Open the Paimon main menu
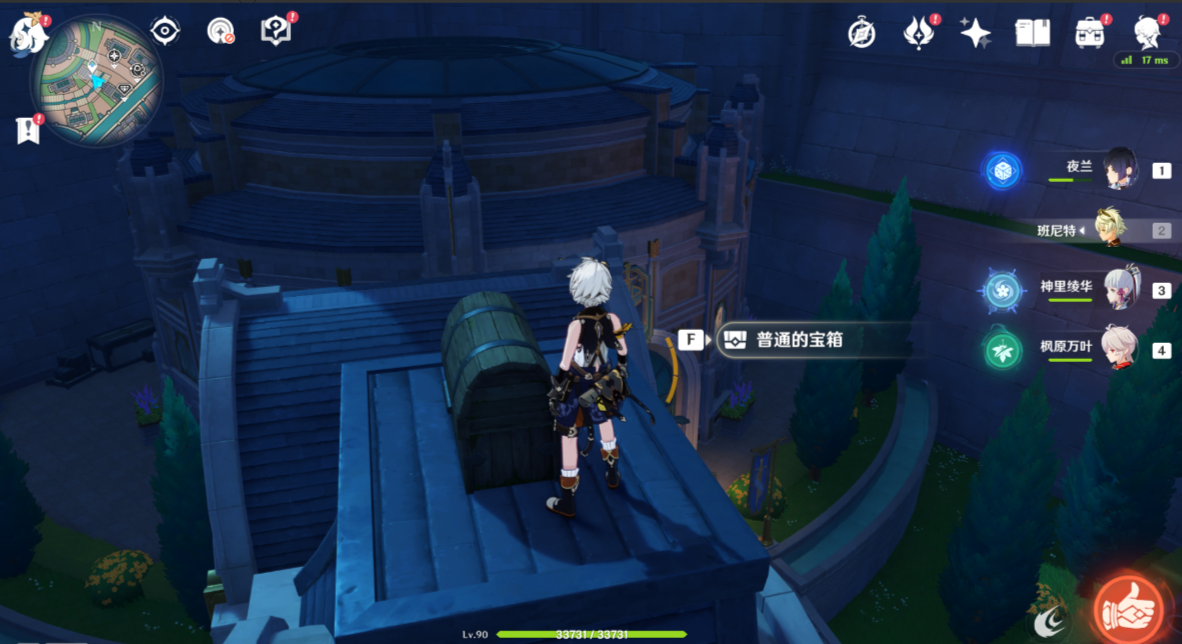Viewport: 1182px width, 644px height. tap(28, 33)
